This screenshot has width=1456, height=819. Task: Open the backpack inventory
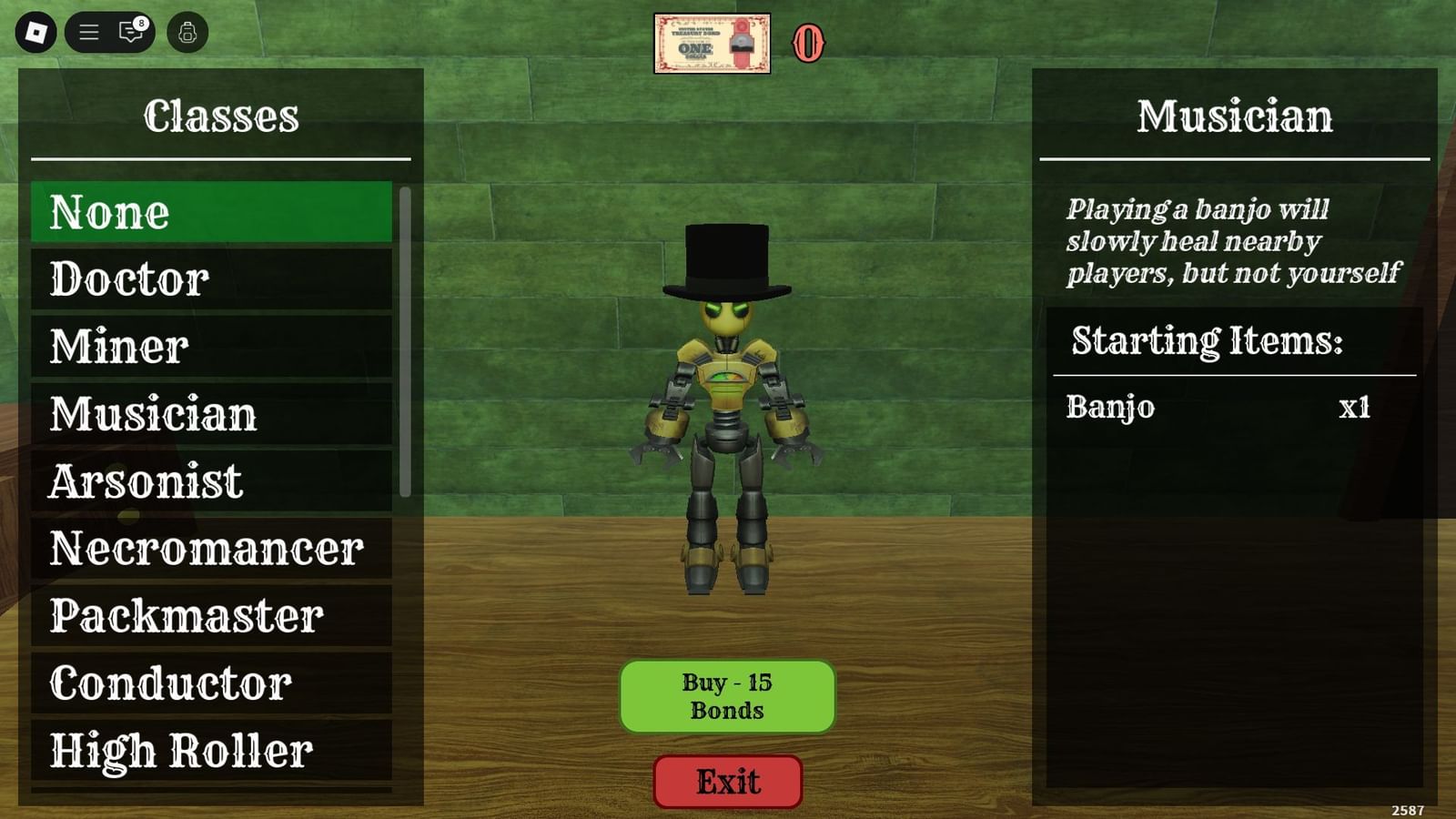pyautogui.click(x=189, y=32)
